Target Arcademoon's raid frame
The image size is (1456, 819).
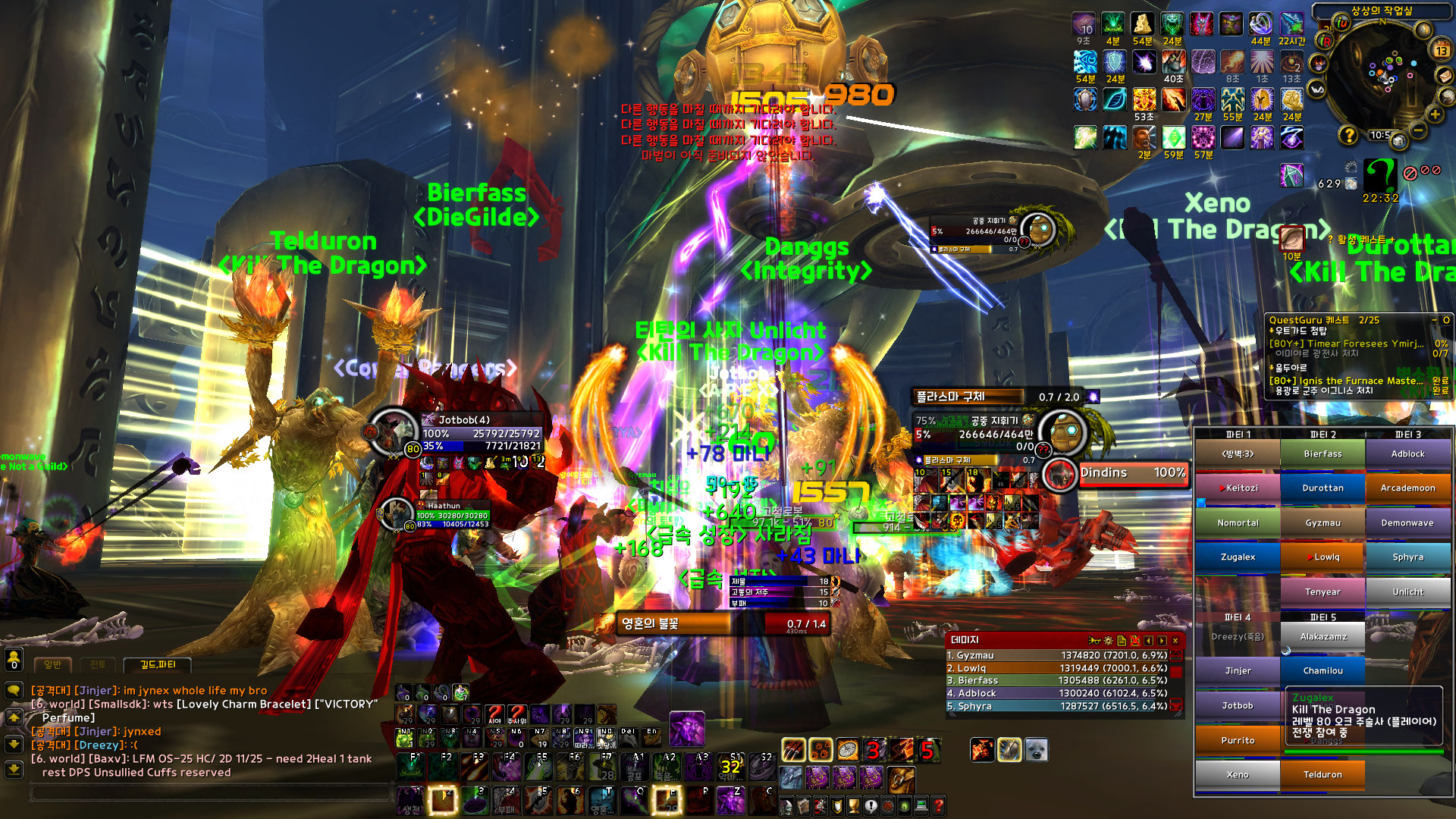[1407, 488]
